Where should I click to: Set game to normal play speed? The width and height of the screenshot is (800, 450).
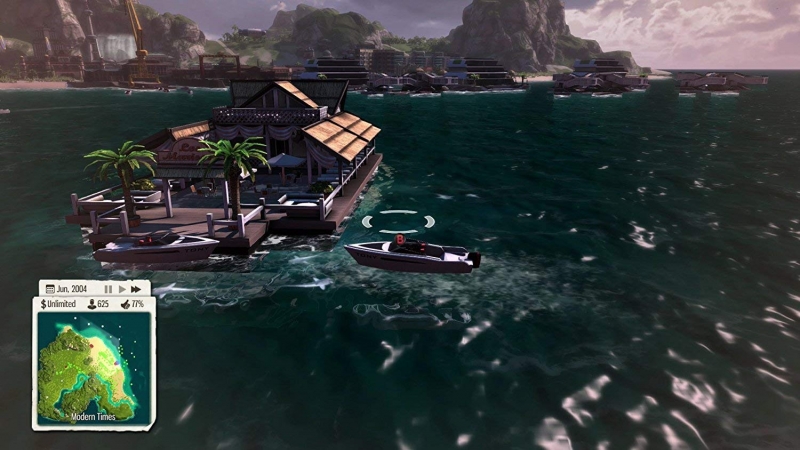[122, 289]
